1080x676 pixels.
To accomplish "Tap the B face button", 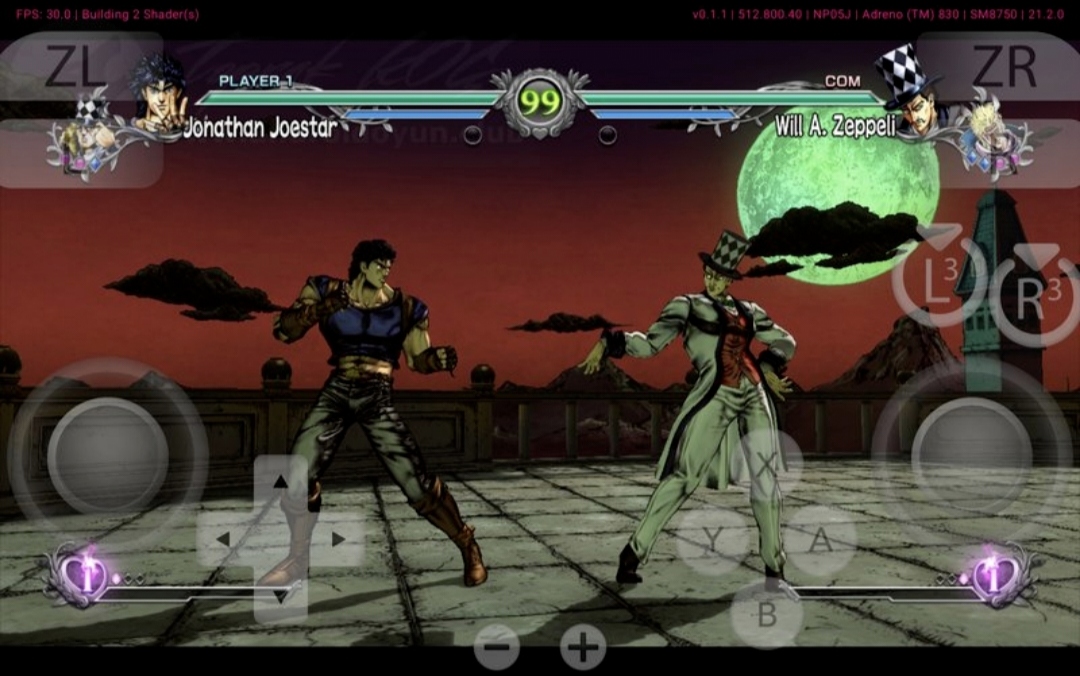I will pyautogui.click(x=767, y=614).
